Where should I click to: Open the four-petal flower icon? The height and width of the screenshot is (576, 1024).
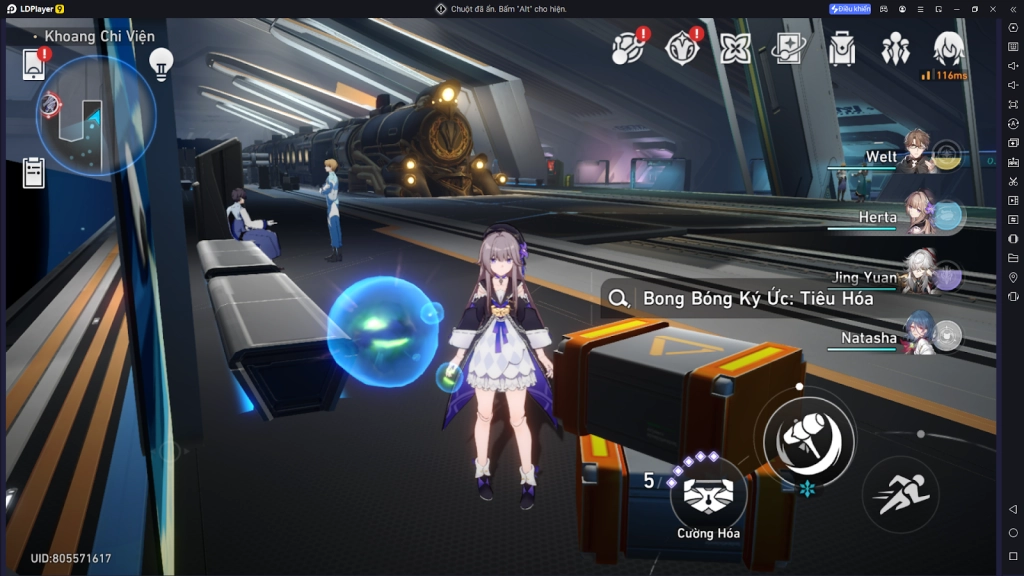point(736,48)
